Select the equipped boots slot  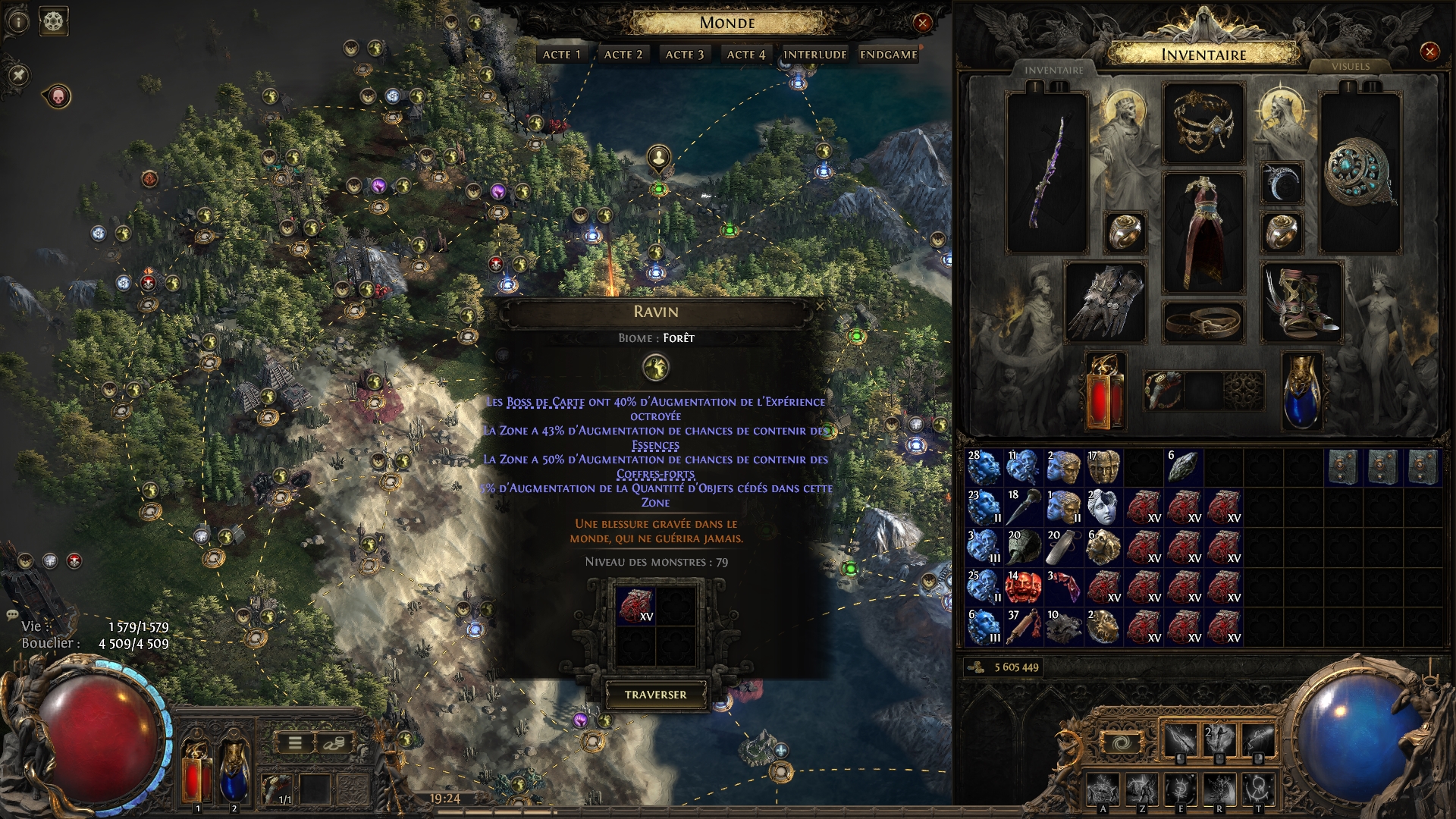[x=1301, y=302]
